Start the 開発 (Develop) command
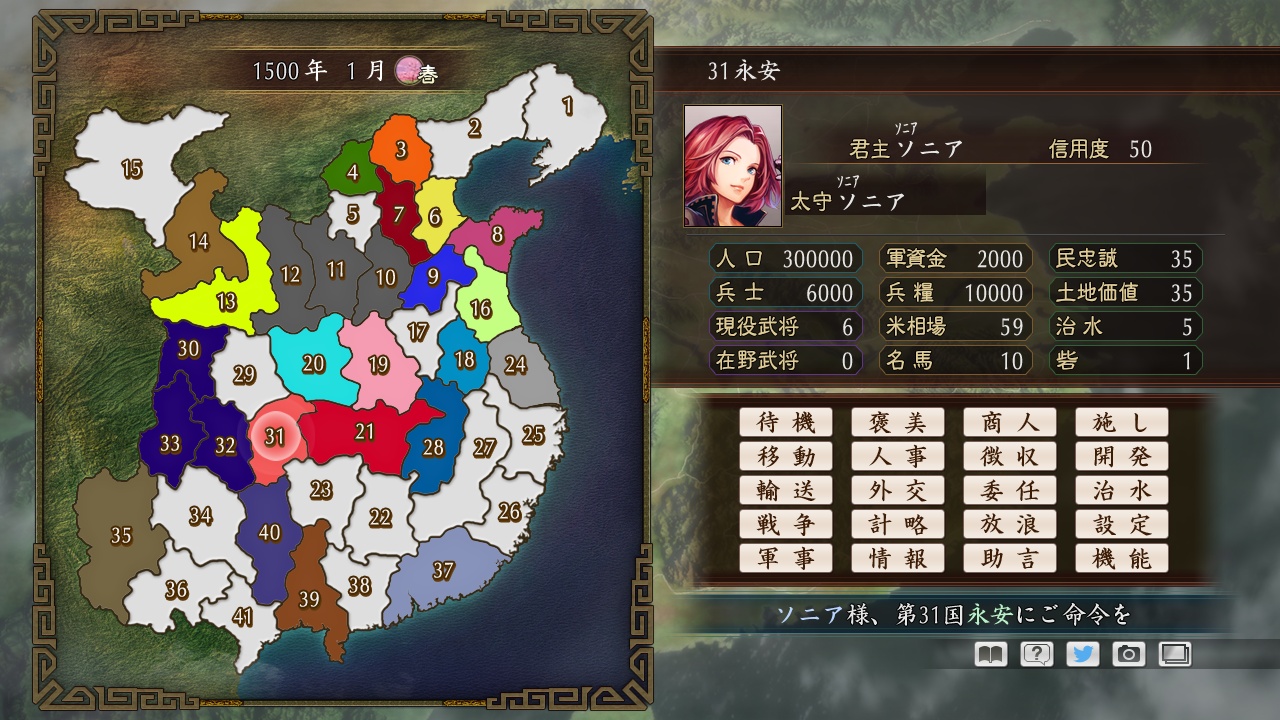The width and height of the screenshot is (1280, 720). (x=1122, y=456)
